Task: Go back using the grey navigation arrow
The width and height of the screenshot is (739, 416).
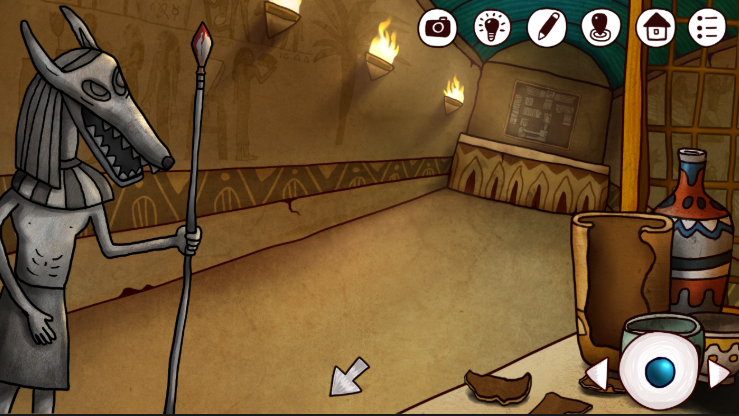Action: point(347,377)
